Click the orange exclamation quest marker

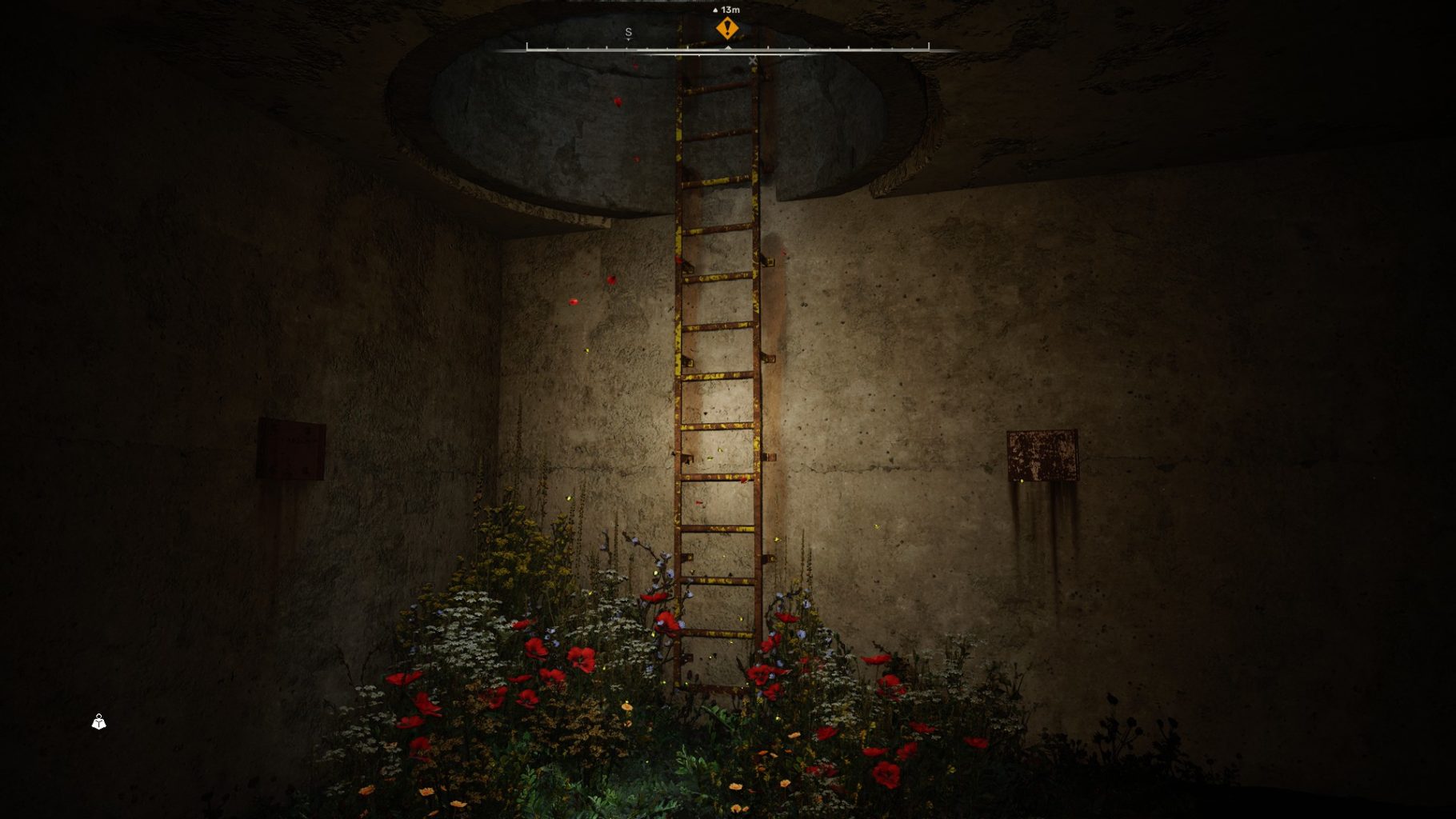[x=726, y=29]
